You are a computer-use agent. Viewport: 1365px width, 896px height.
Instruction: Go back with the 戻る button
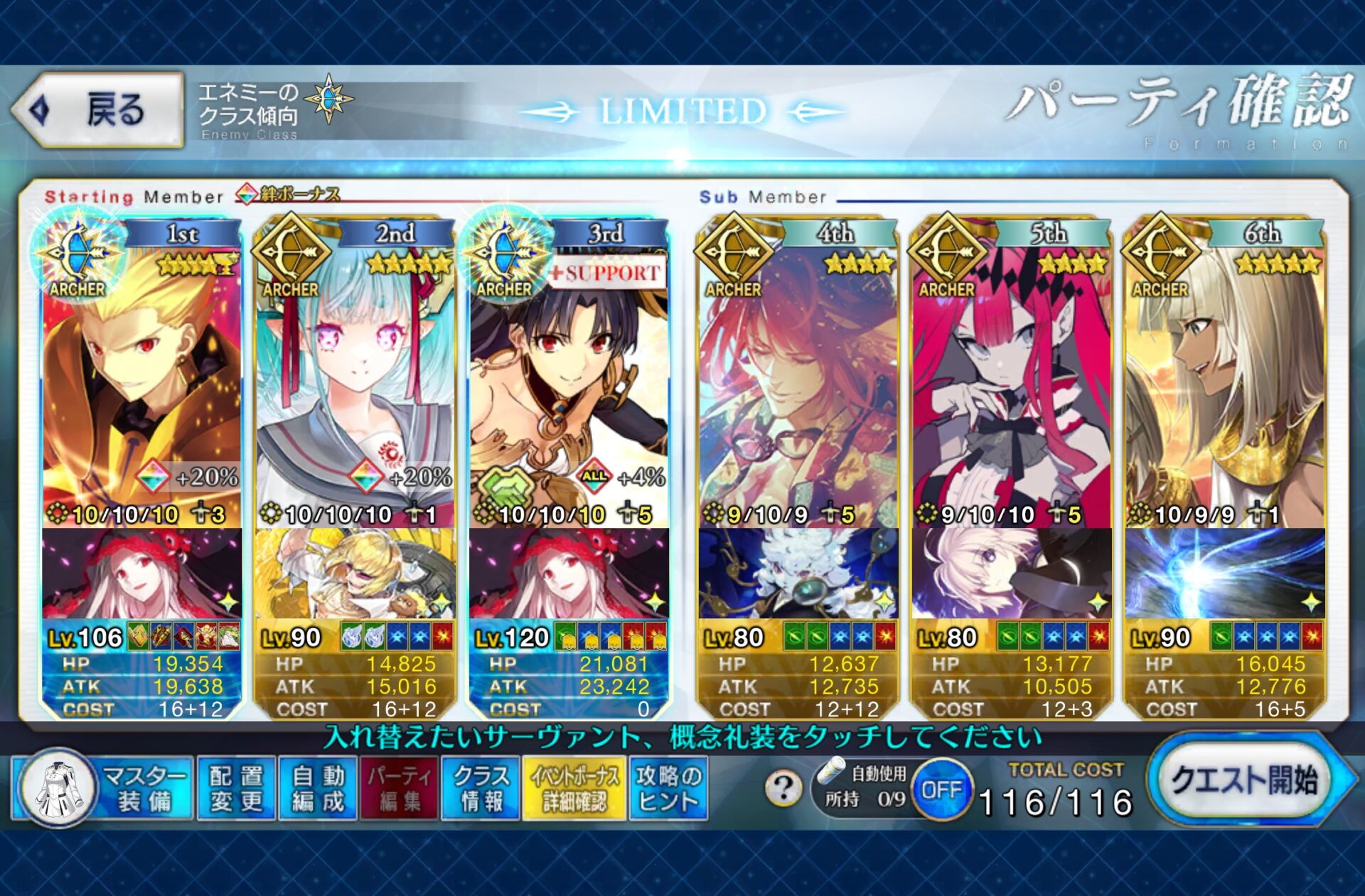click(98, 110)
